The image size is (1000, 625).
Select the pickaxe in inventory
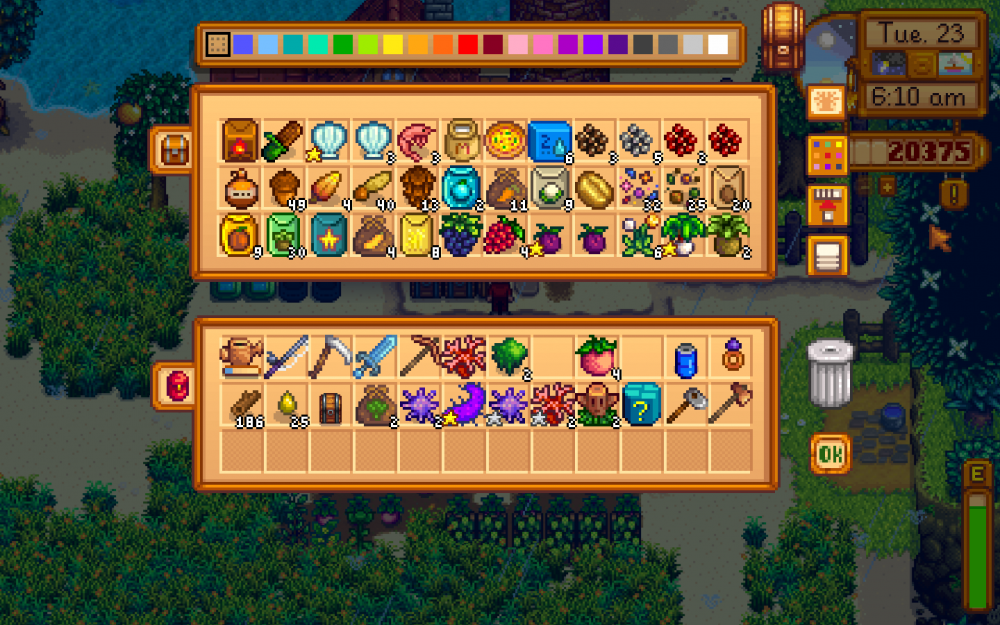417,356
